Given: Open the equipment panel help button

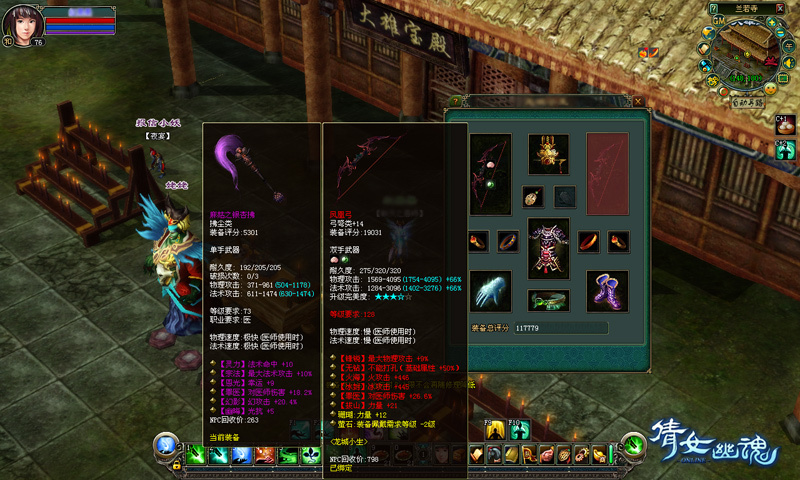Looking at the screenshot, I should 455,101.
